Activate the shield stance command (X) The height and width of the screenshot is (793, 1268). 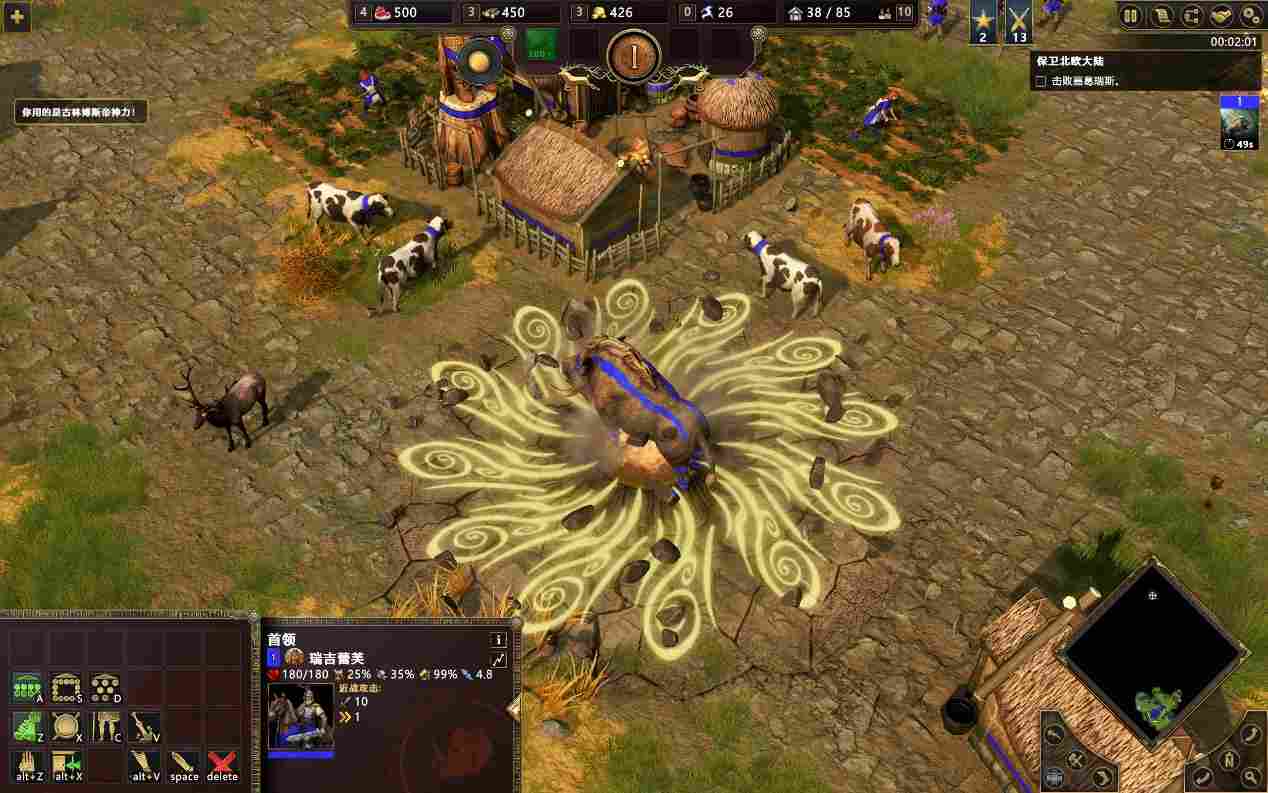coord(67,727)
